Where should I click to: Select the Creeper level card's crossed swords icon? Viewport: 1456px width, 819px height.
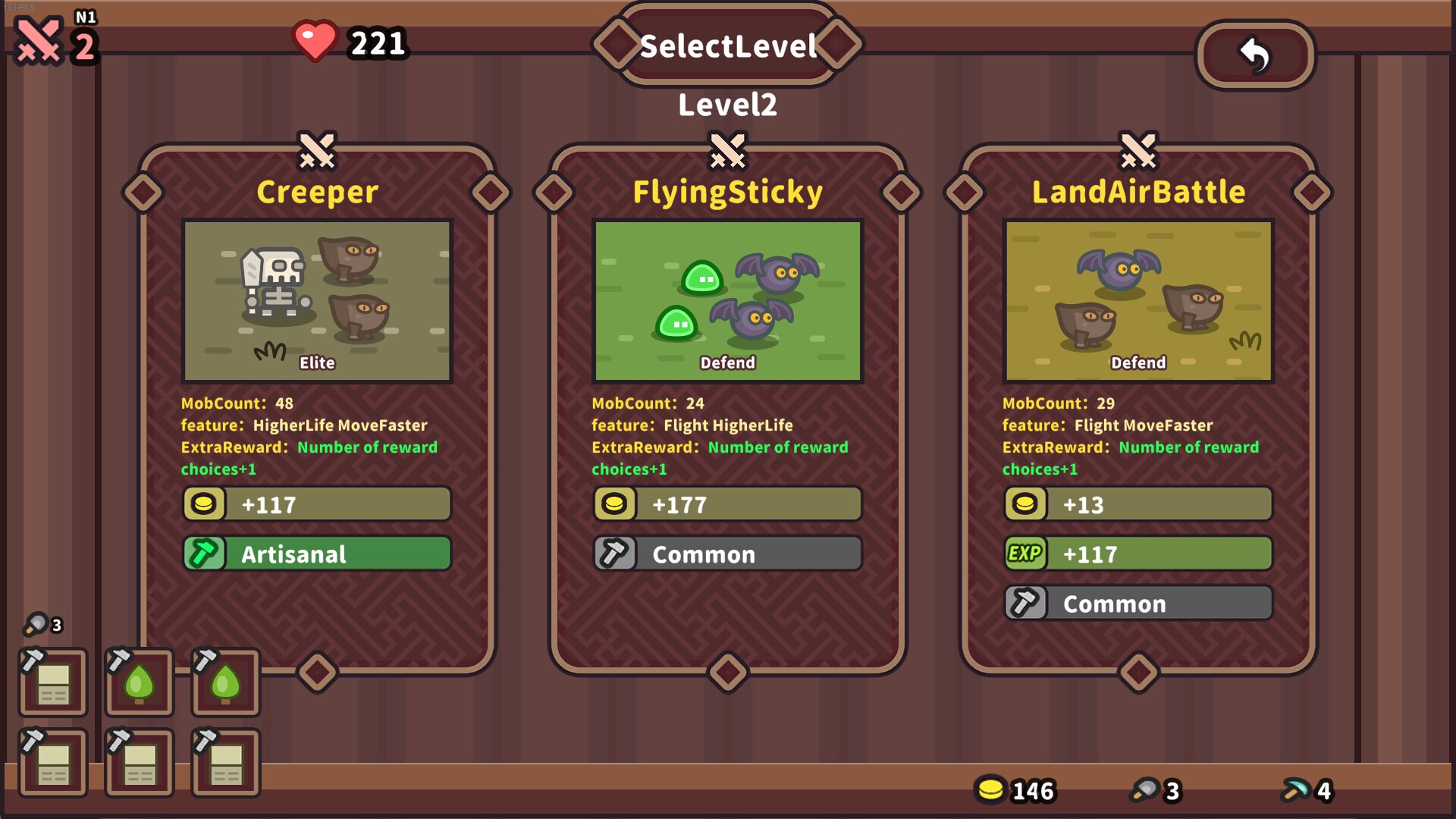click(316, 151)
